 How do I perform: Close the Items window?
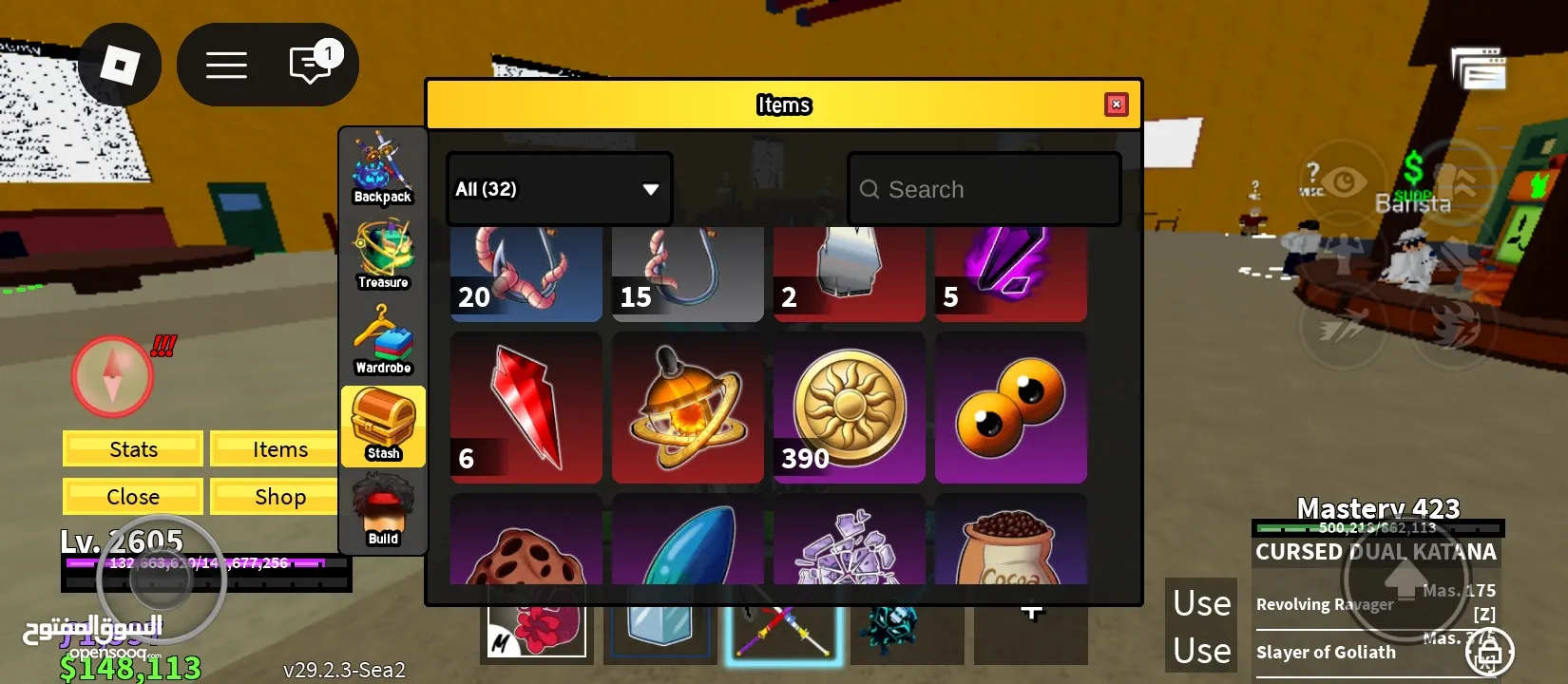pos(1117,104)
